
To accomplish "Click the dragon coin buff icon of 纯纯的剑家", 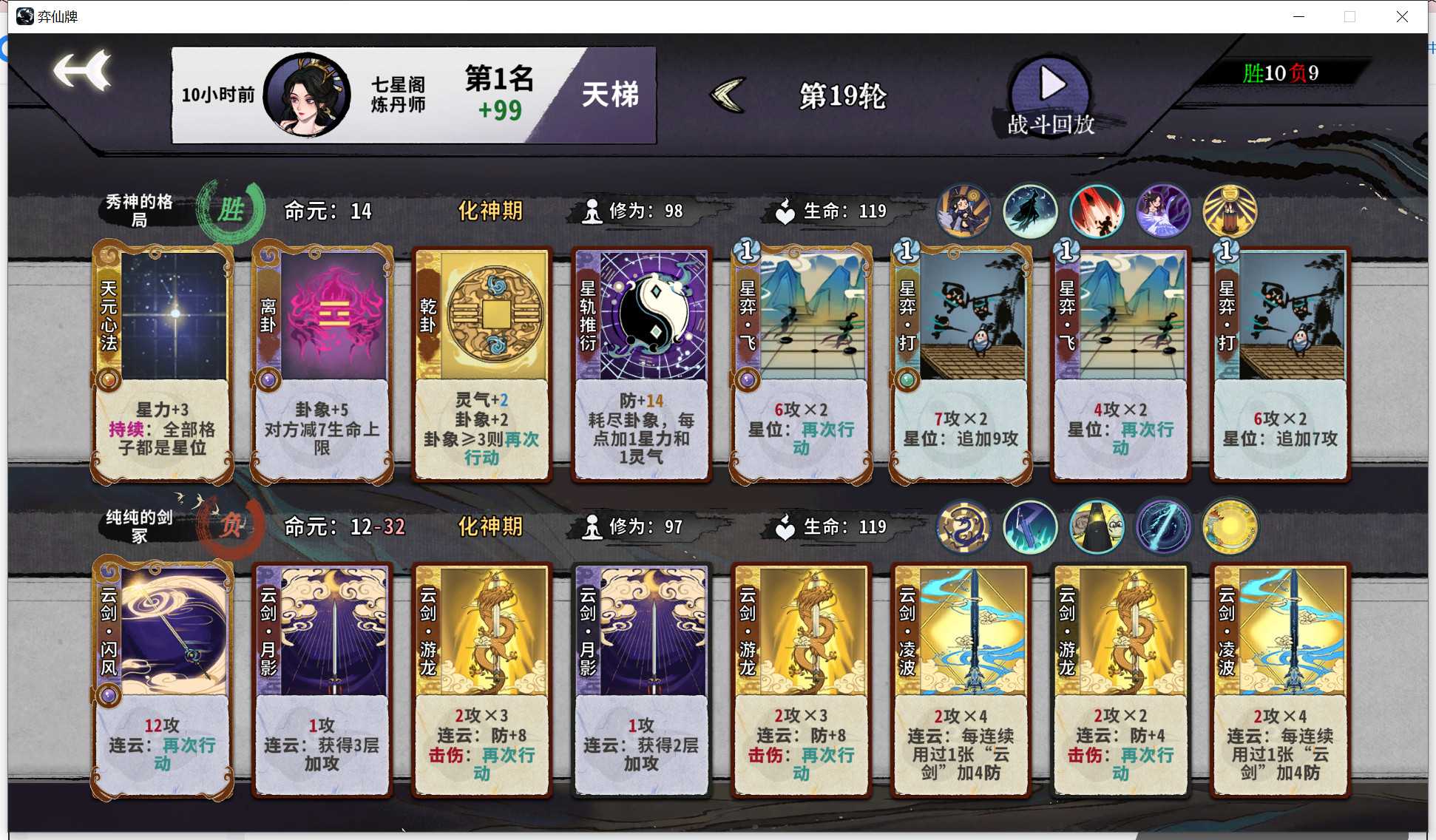I will pos(963,526).
